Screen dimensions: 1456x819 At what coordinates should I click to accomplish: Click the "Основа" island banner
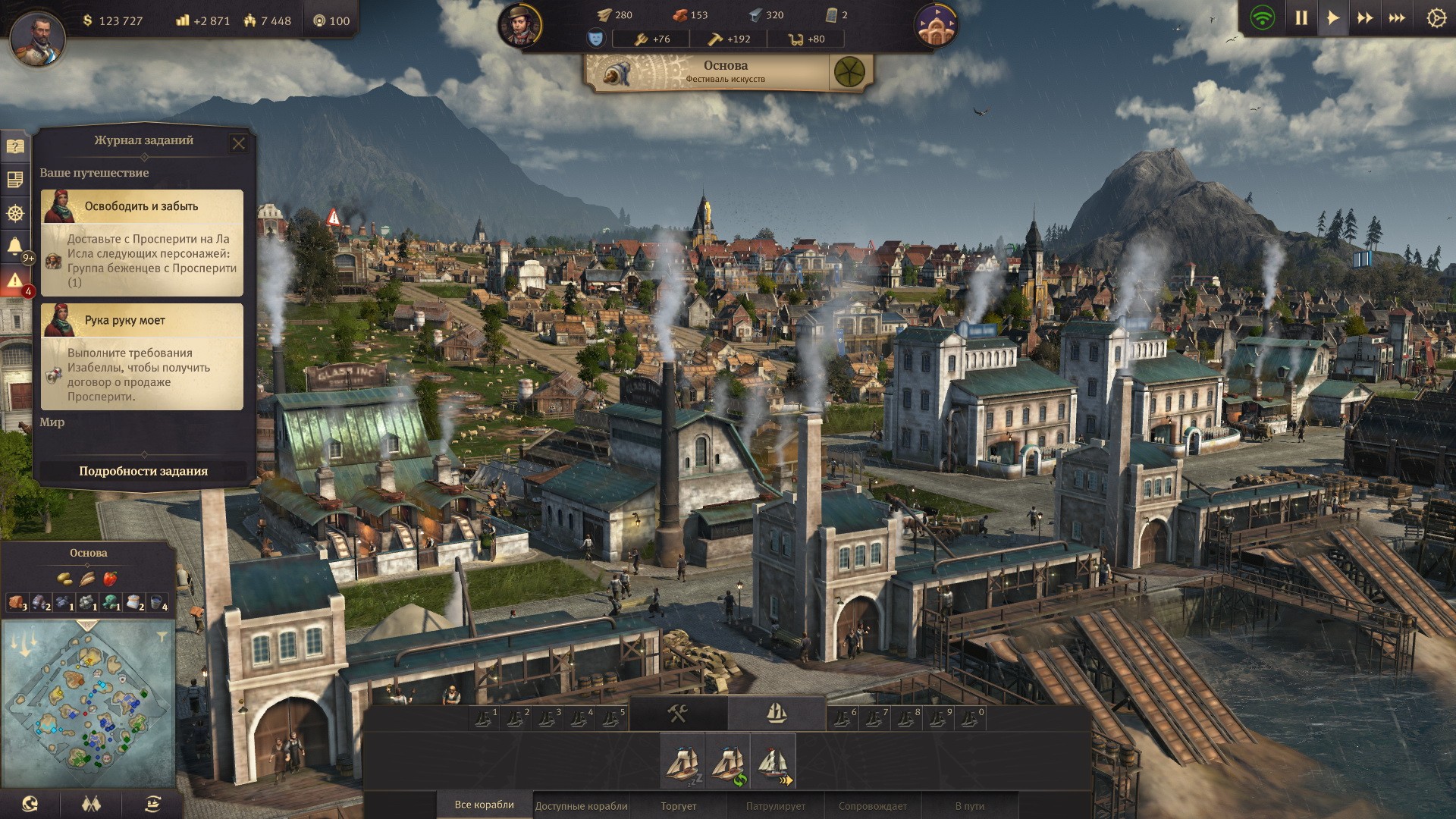tap(726, 71)
